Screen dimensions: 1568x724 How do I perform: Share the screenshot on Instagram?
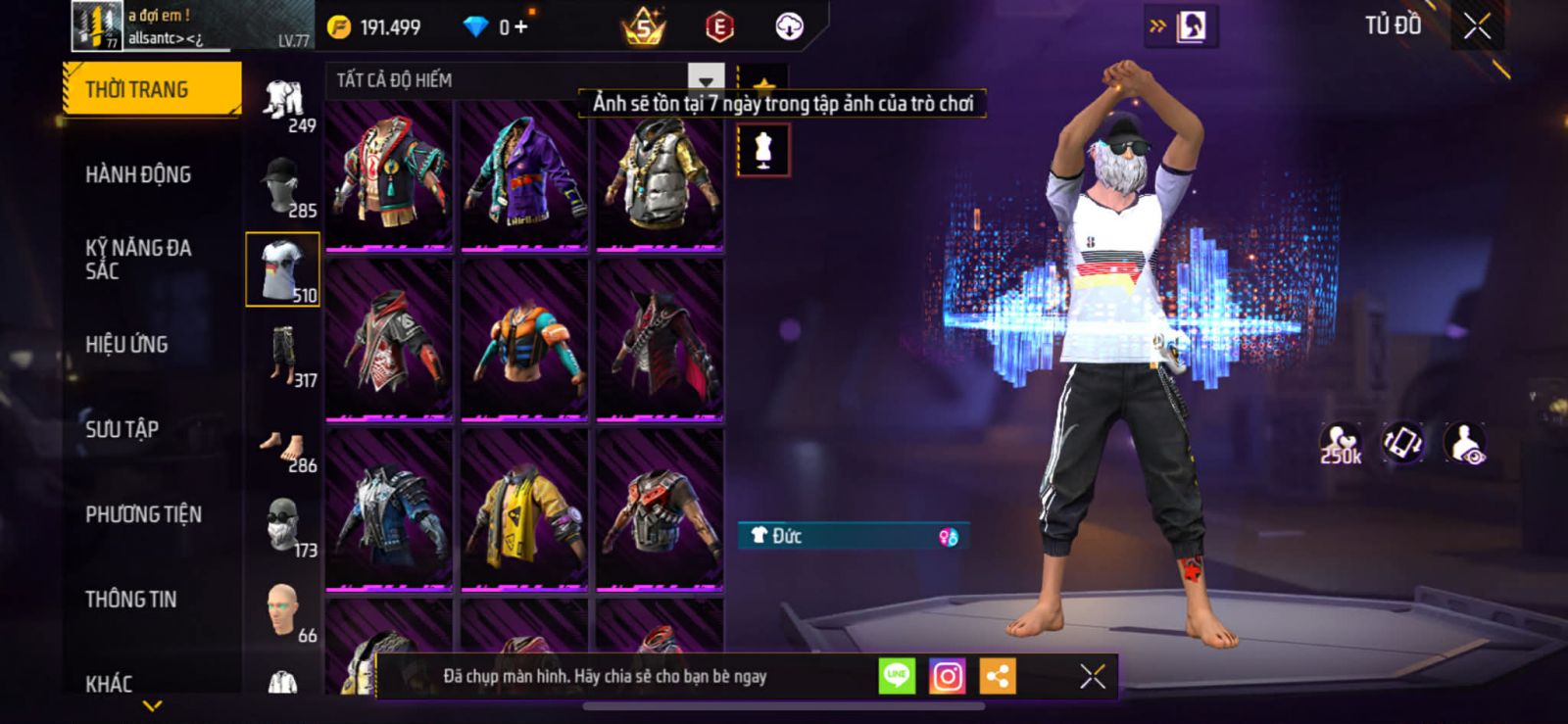point(947,676)
